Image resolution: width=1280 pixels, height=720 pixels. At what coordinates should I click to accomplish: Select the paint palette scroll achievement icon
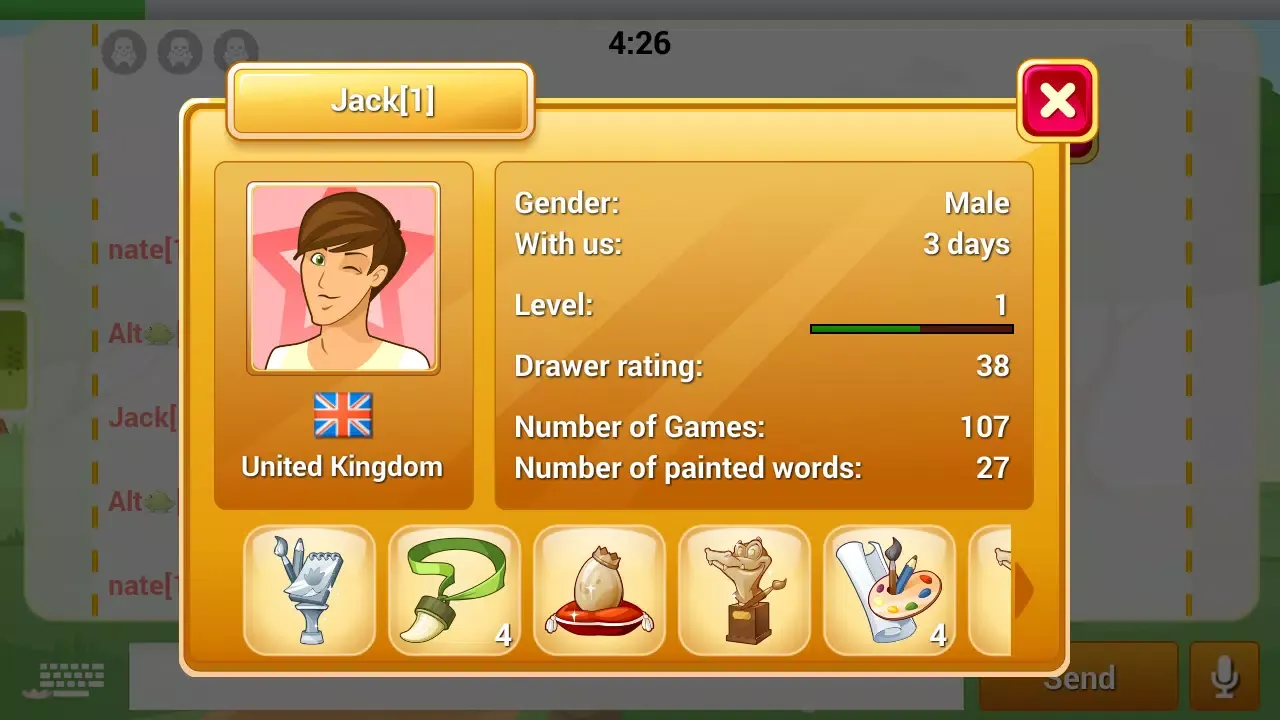pos(890,590)
